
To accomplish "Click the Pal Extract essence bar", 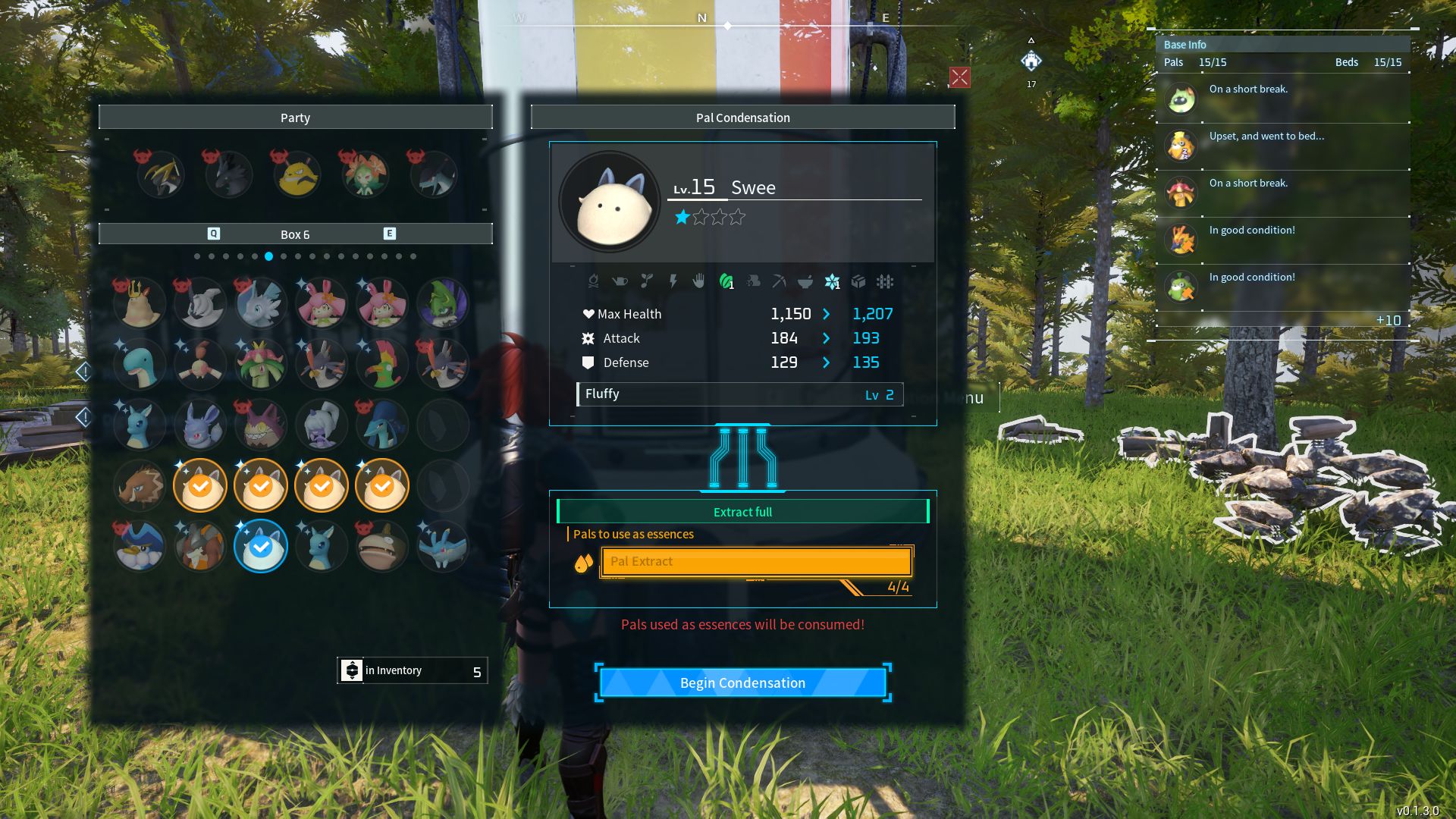I will [x=756, y=562].
